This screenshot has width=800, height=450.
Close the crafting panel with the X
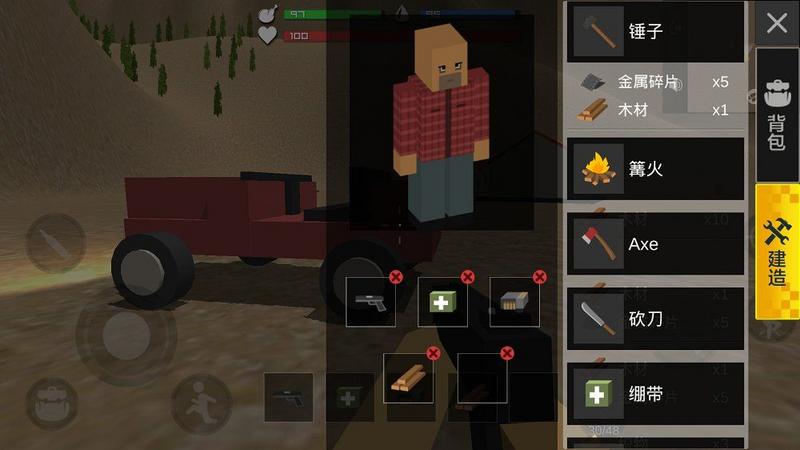tap(777, 24)
